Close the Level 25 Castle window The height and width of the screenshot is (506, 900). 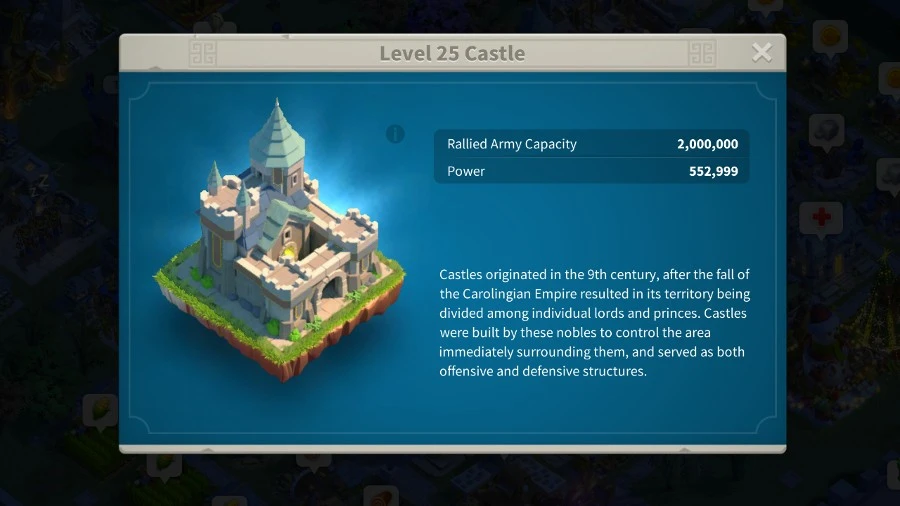pyautogui.click(x=762, y=53)
